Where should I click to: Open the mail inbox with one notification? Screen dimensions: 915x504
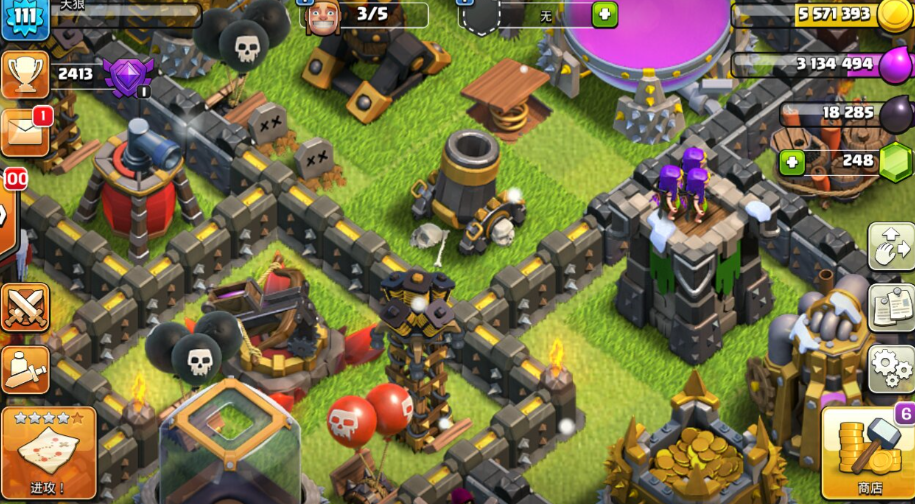(25, 131)
